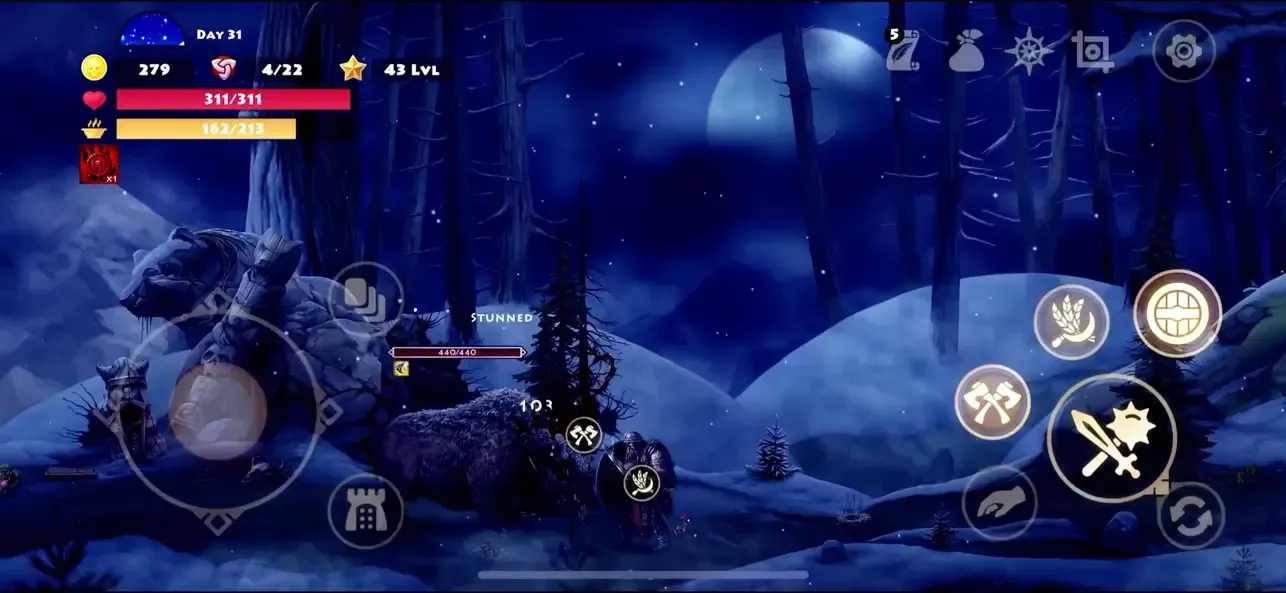The width and height of the screenshot is (1286, 593).
Task: Open the gear settings menu
Action: pos(1183,50)
